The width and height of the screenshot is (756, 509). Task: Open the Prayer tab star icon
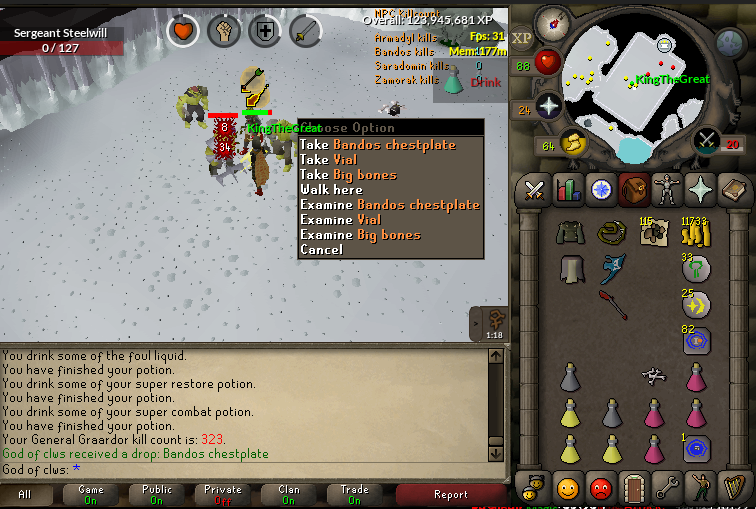tap(700, 189)
